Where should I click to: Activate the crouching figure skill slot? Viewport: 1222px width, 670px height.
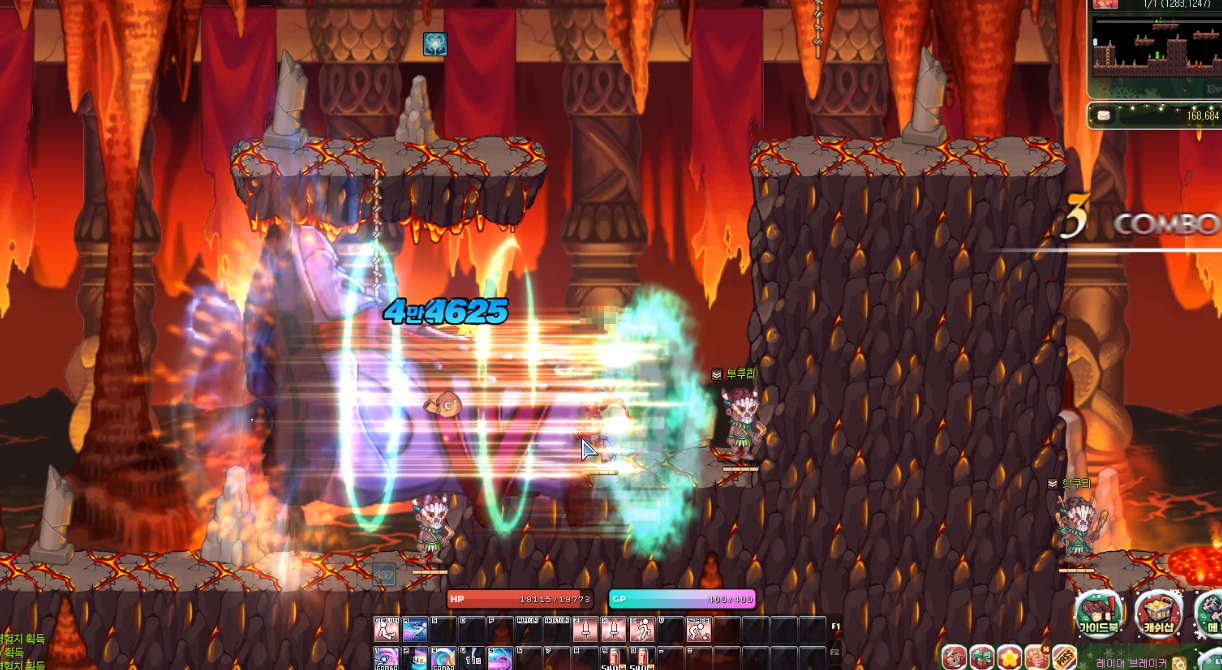click(x=699, y=629)
